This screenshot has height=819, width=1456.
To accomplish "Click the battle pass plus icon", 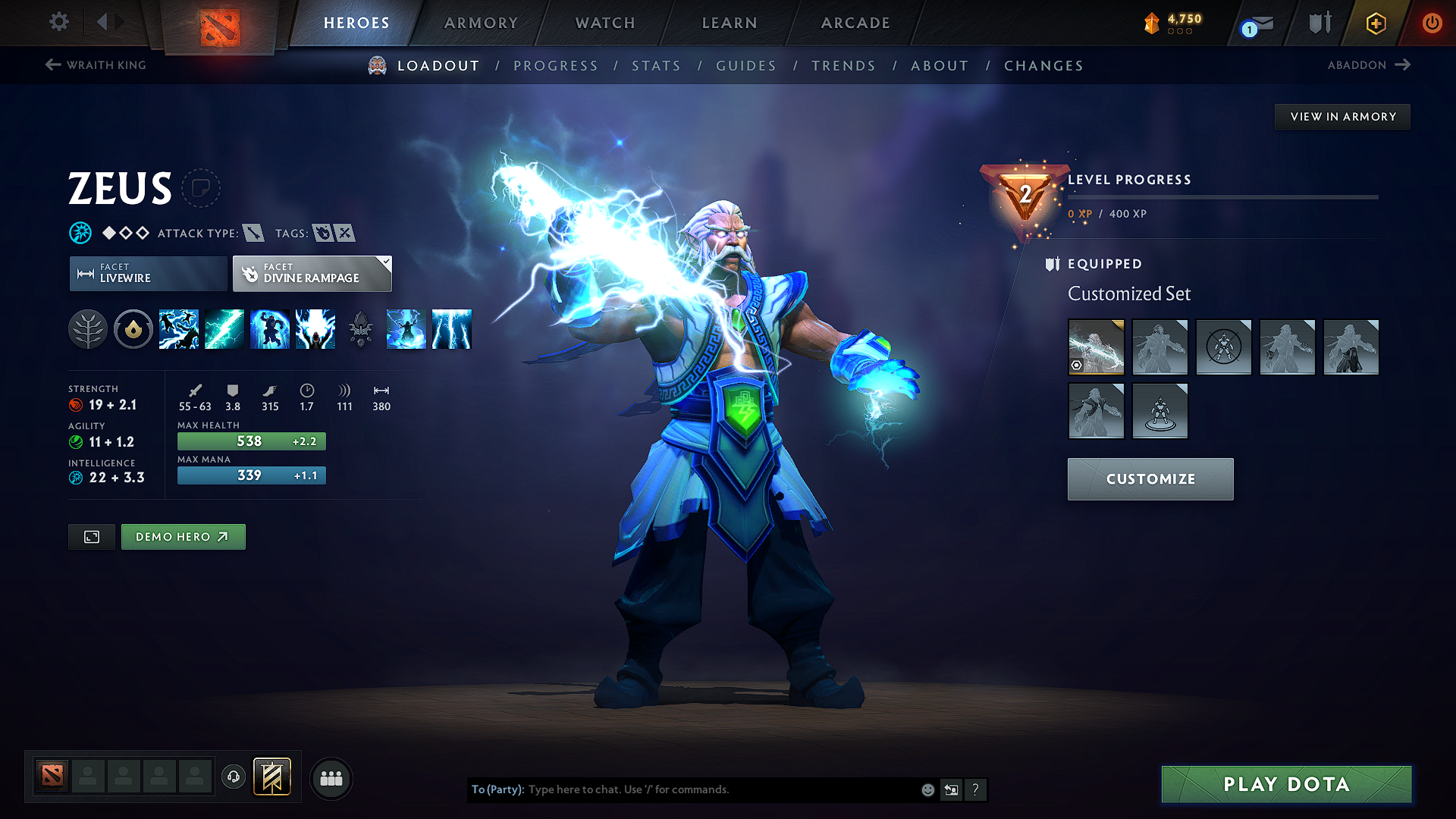I will (x=1375, y=23).
